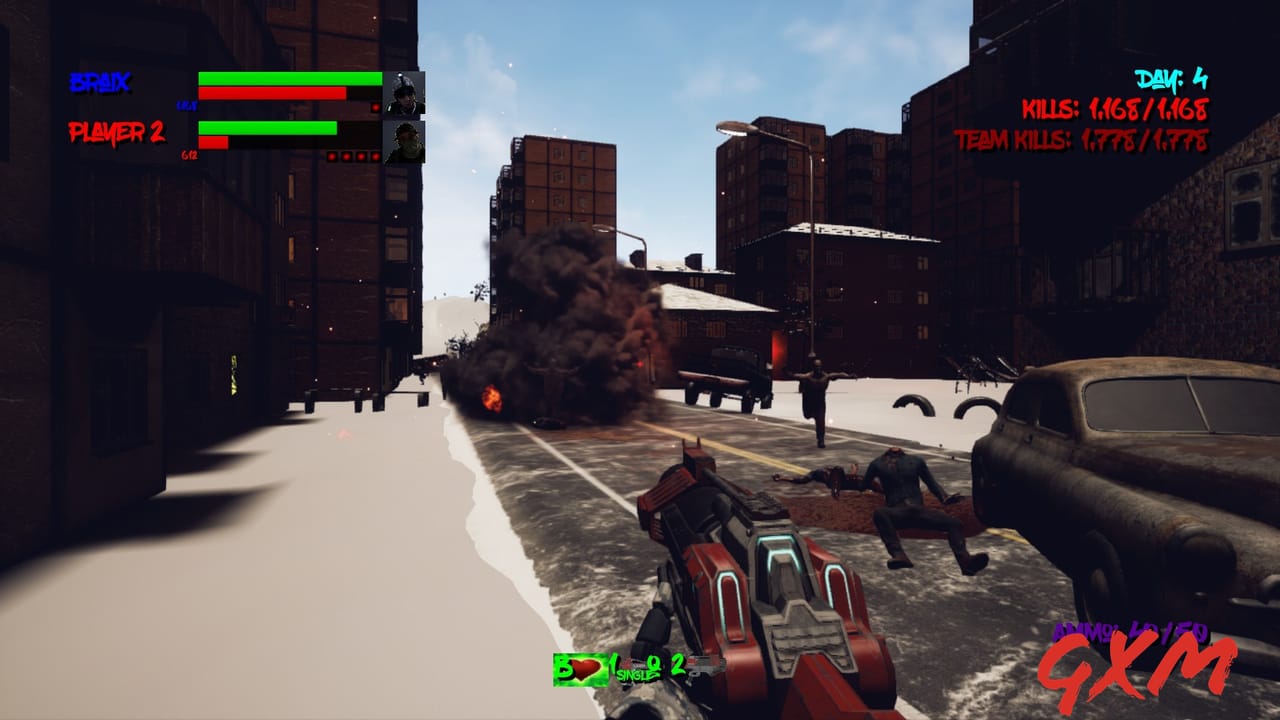
Task: Click Player 2's character portrait
Action: (x=404, y=143)
